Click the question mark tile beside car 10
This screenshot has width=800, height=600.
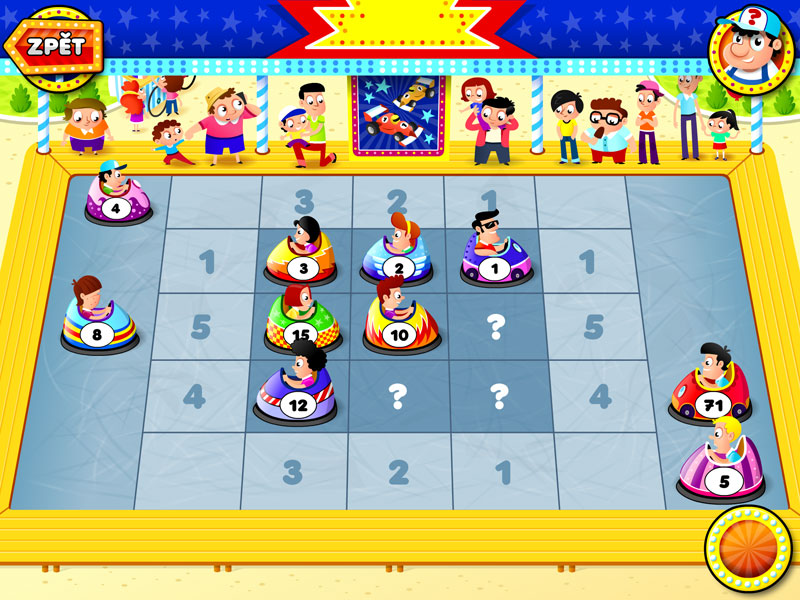[494, 326]
